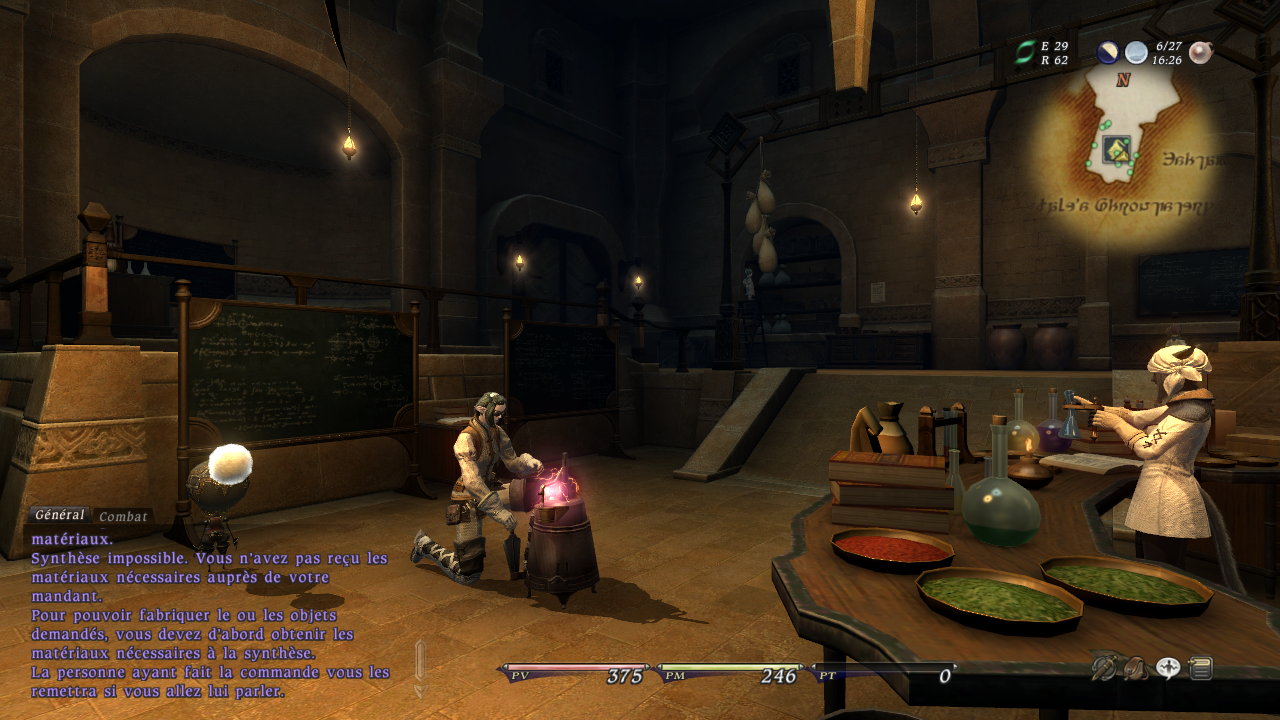Open the main menu list icon

(1200, 668)
